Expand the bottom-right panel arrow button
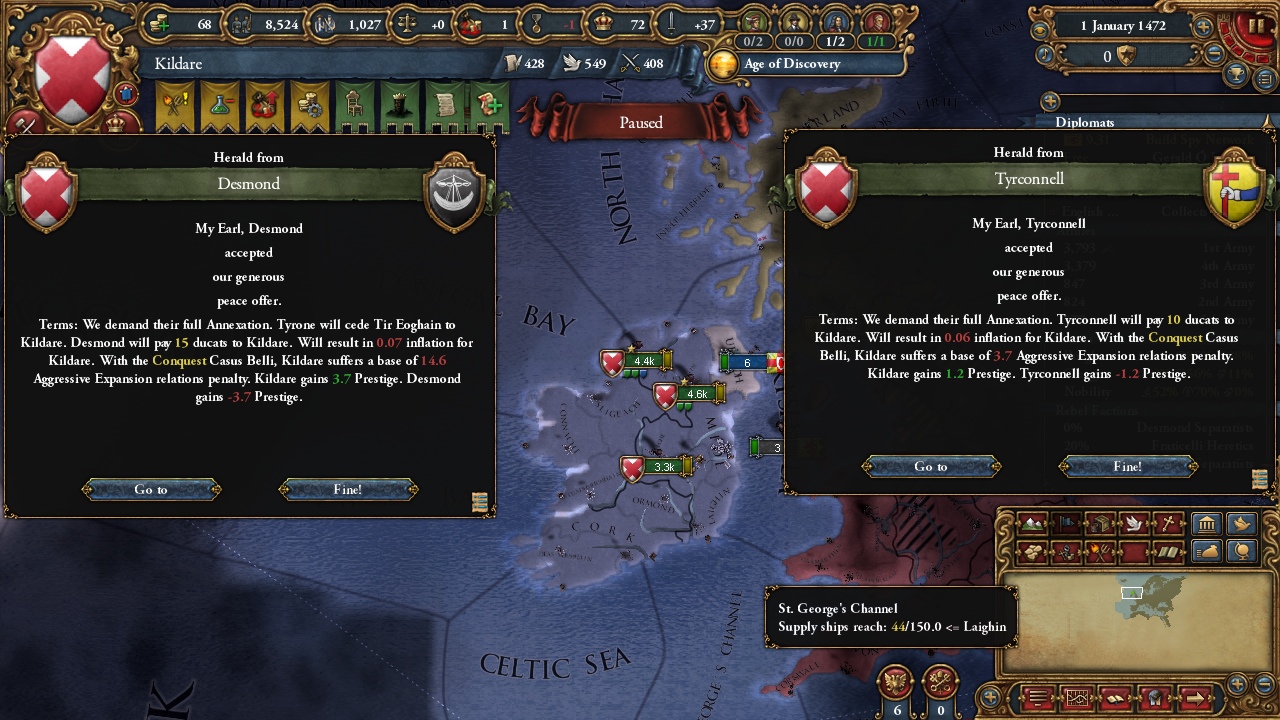This screenshot has height=720, width=1280. point(1195,697)
